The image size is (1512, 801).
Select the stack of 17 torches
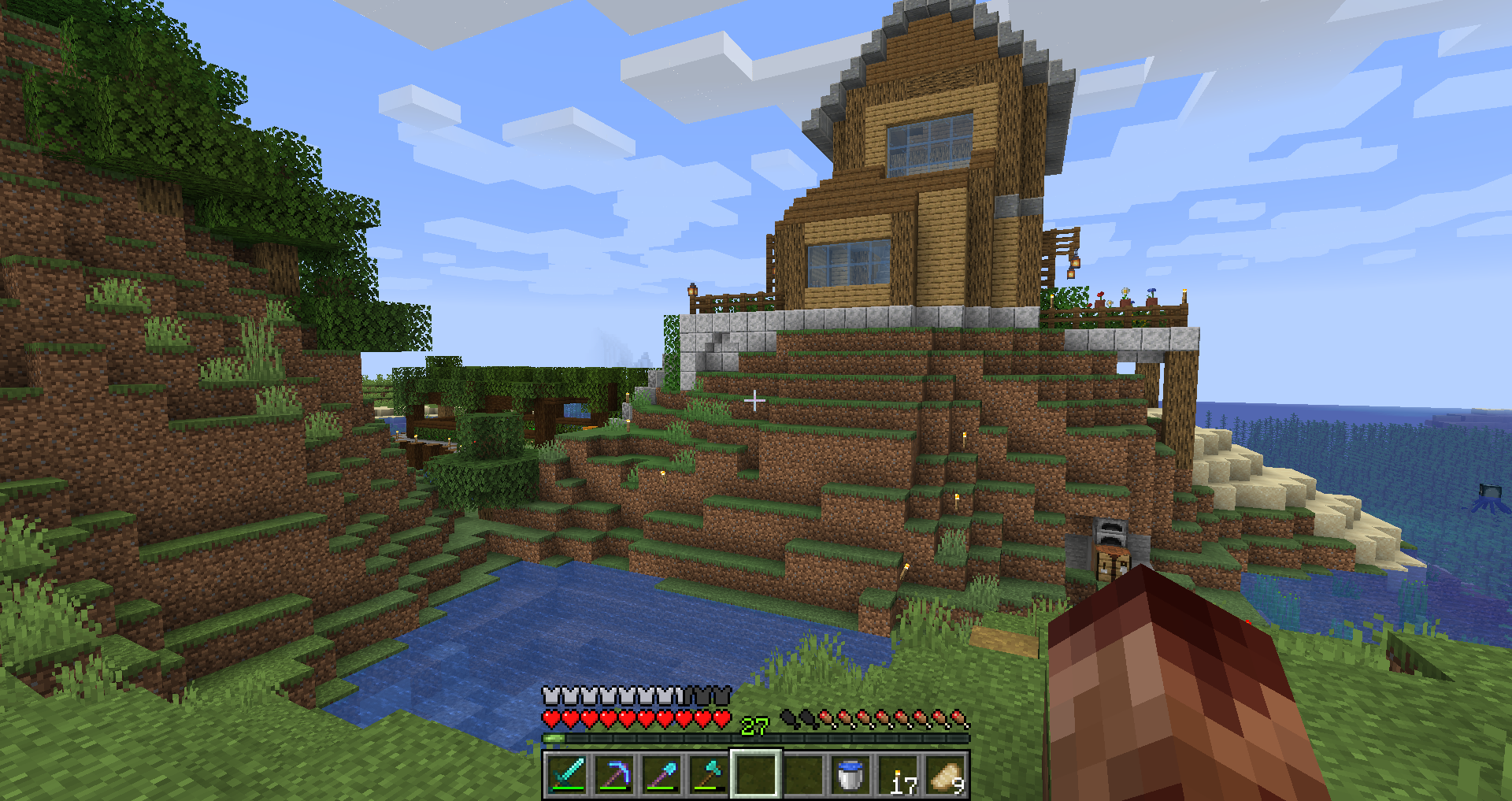tap(899, 774)
